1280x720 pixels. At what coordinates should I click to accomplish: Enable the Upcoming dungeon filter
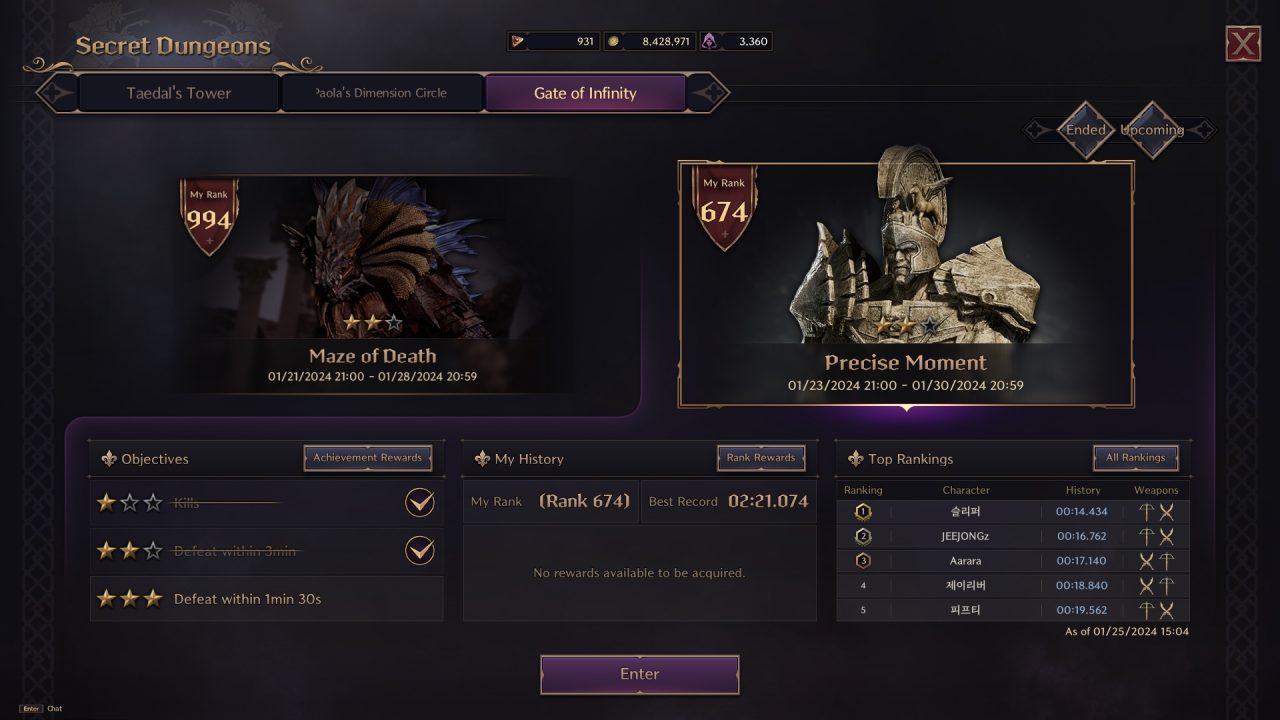(1151, 130)
